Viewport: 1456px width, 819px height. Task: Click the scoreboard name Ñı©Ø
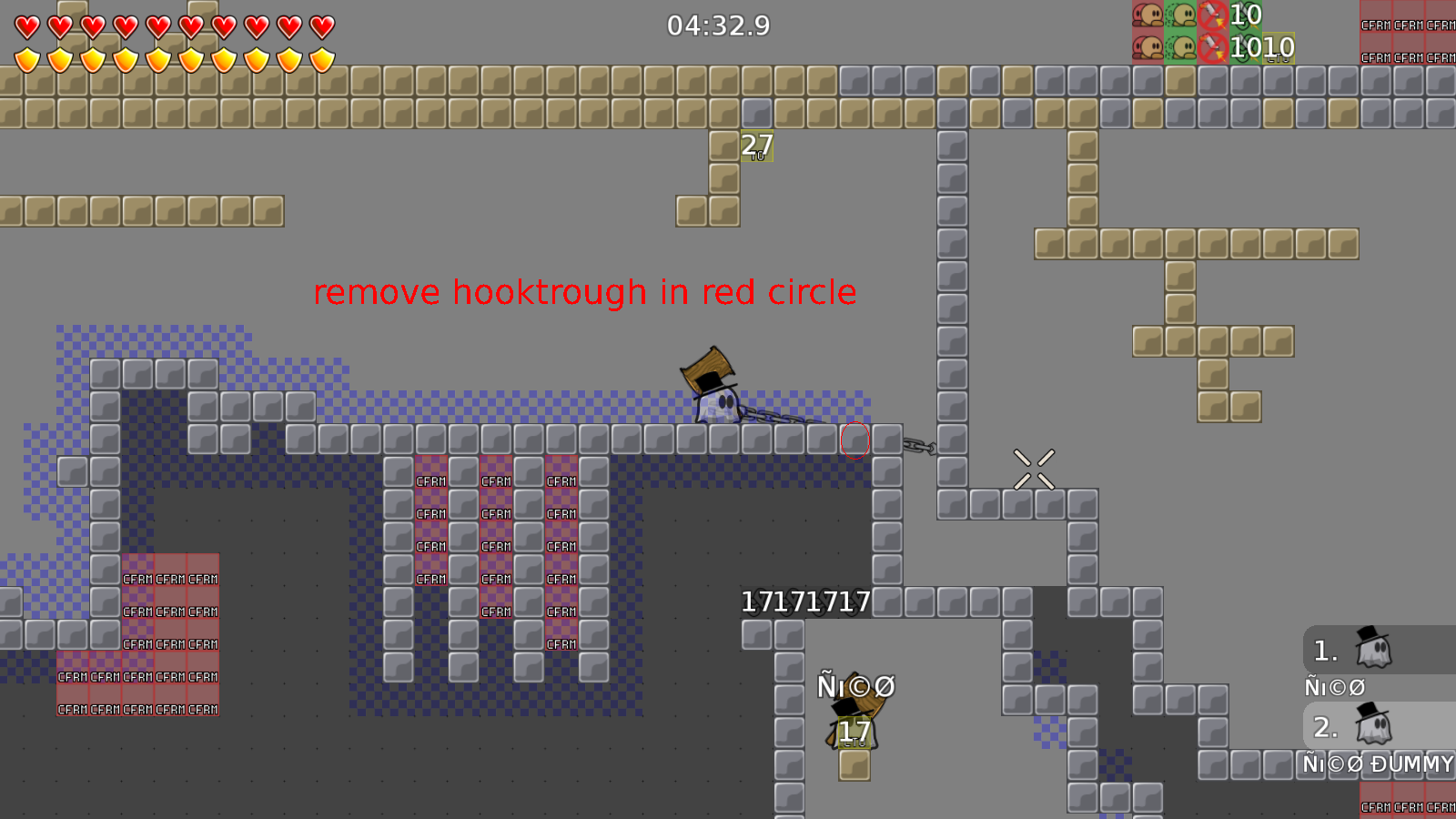coord(1334,688)
